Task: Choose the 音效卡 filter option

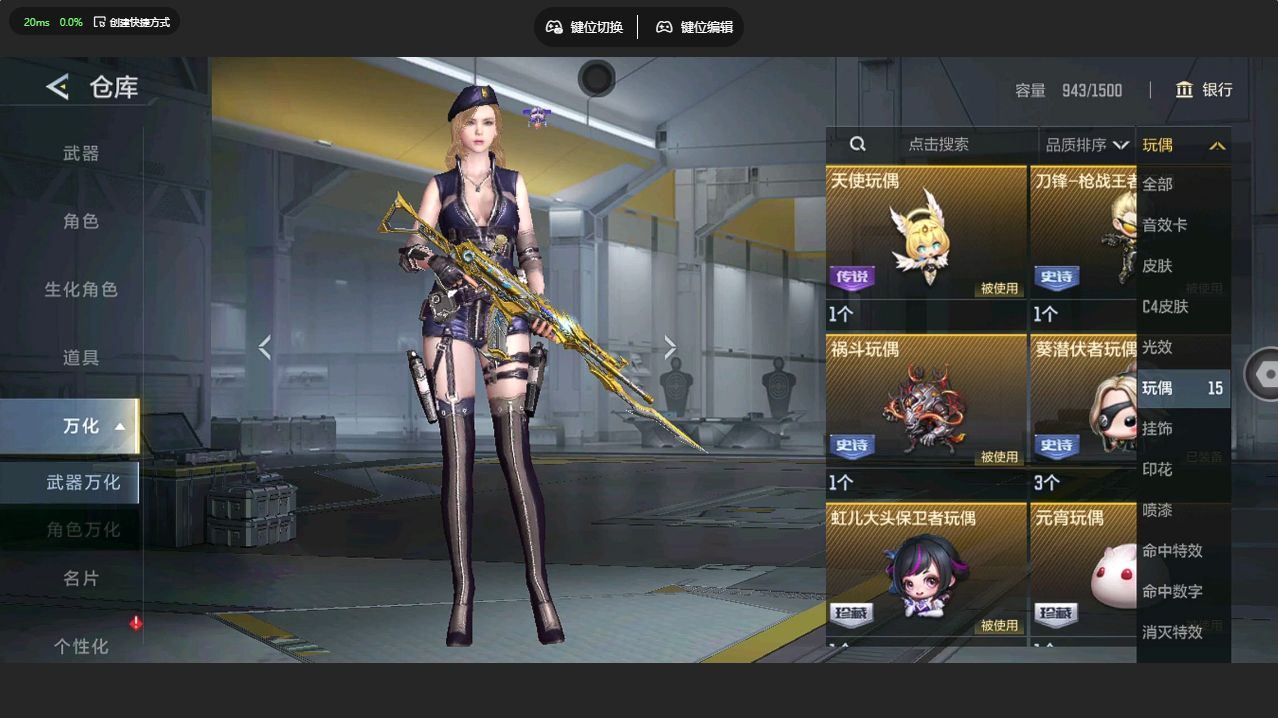Action: click(x=1165, y=225)
